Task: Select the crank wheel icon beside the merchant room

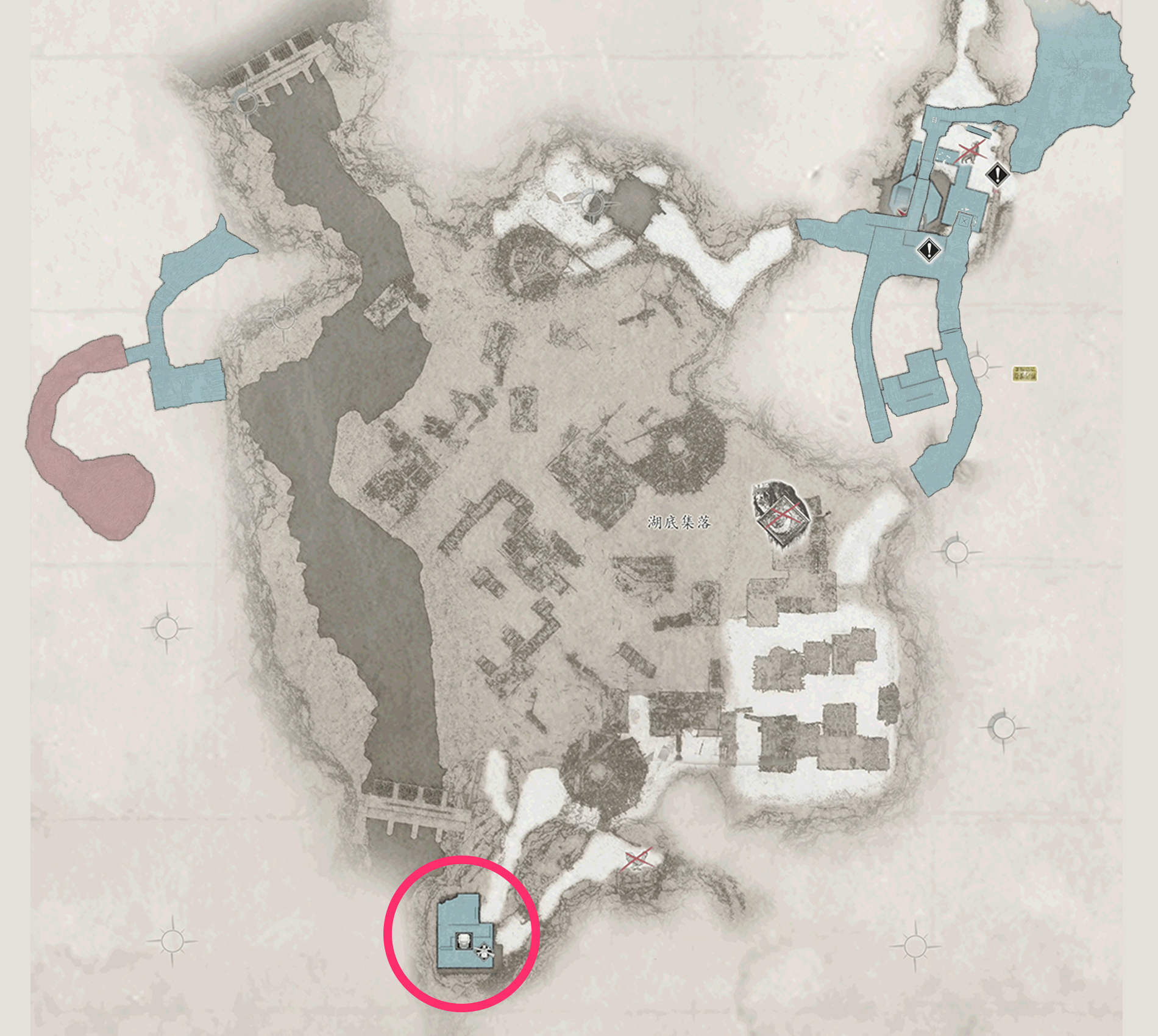Action: (483, 953)
